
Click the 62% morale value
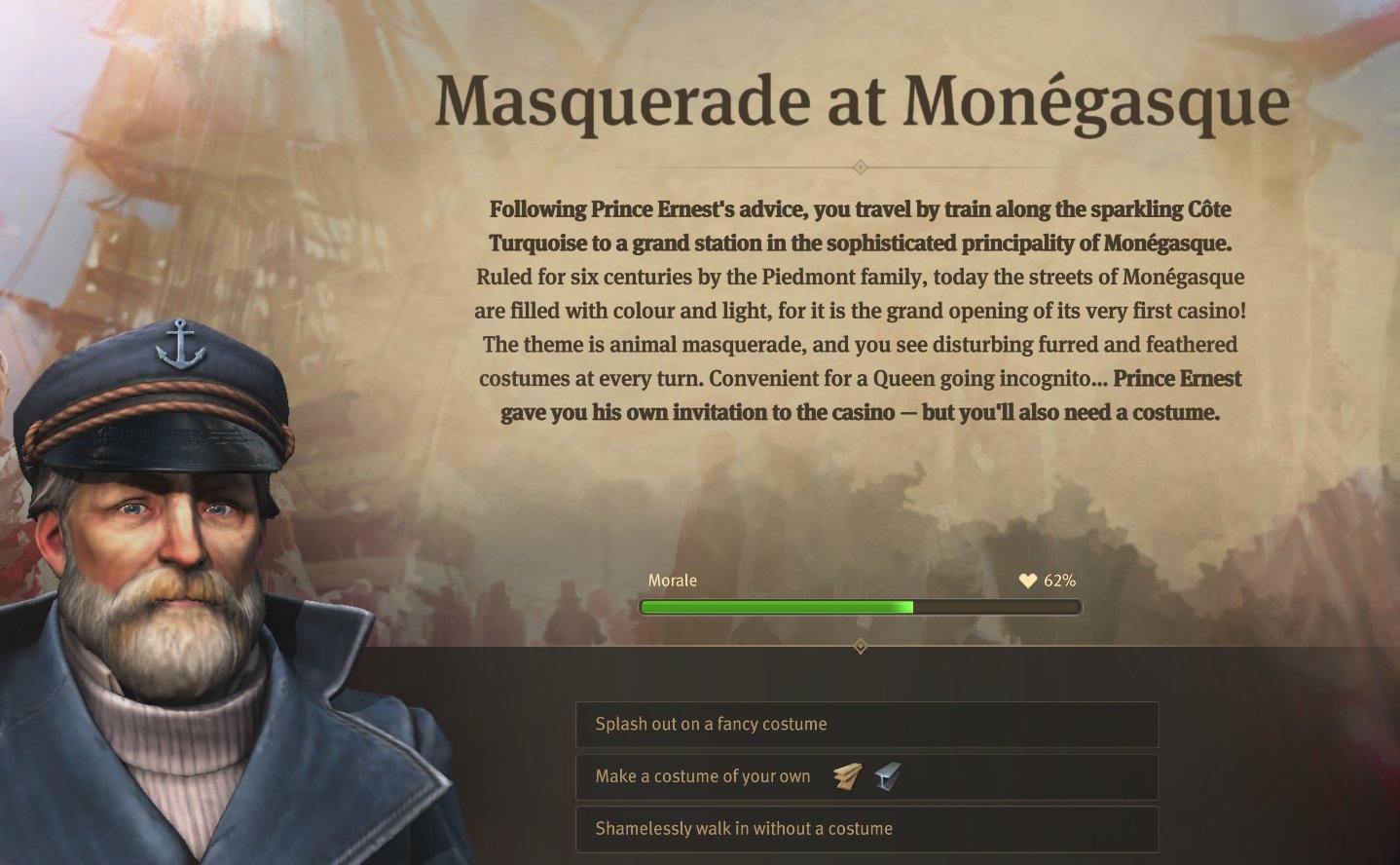[1059, 580]
